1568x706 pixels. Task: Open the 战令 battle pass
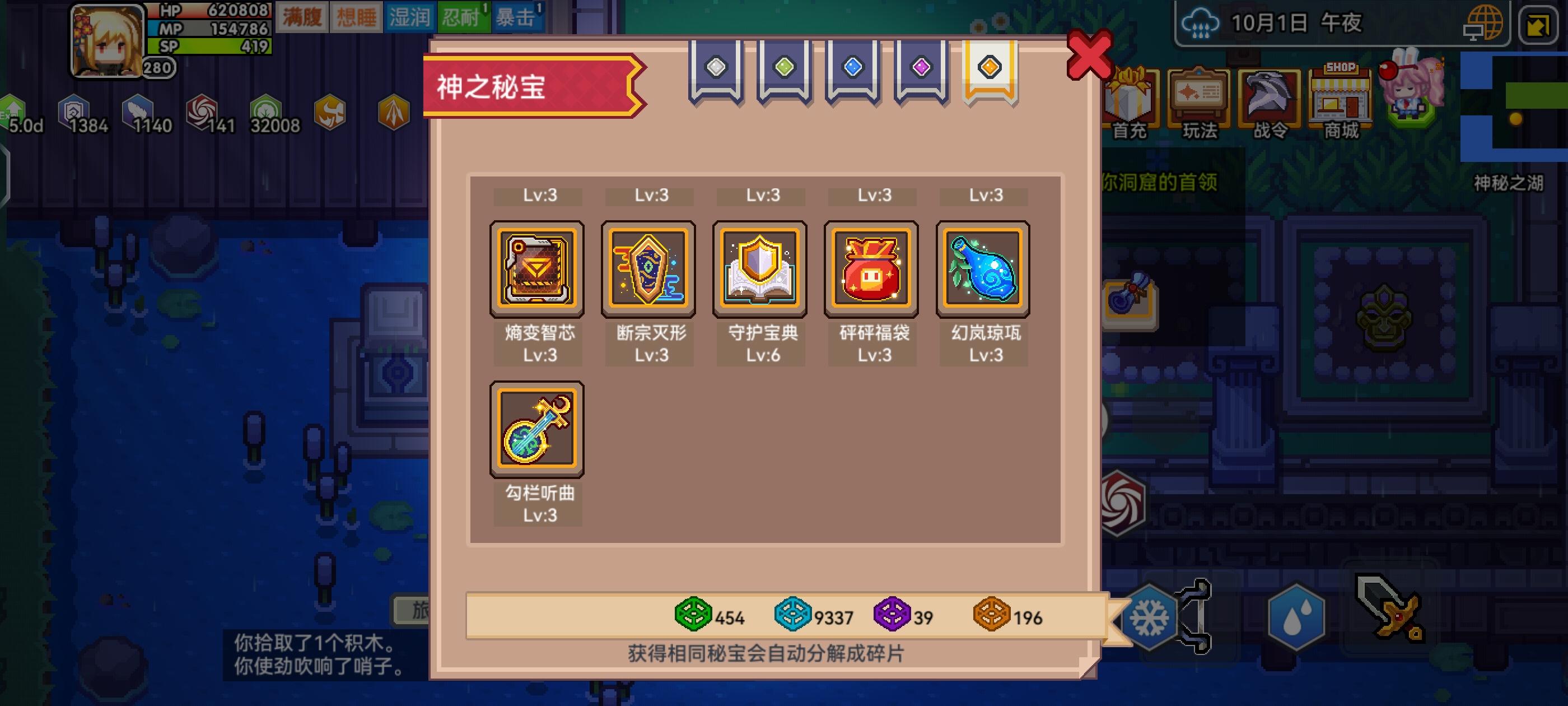(1270, 104)
